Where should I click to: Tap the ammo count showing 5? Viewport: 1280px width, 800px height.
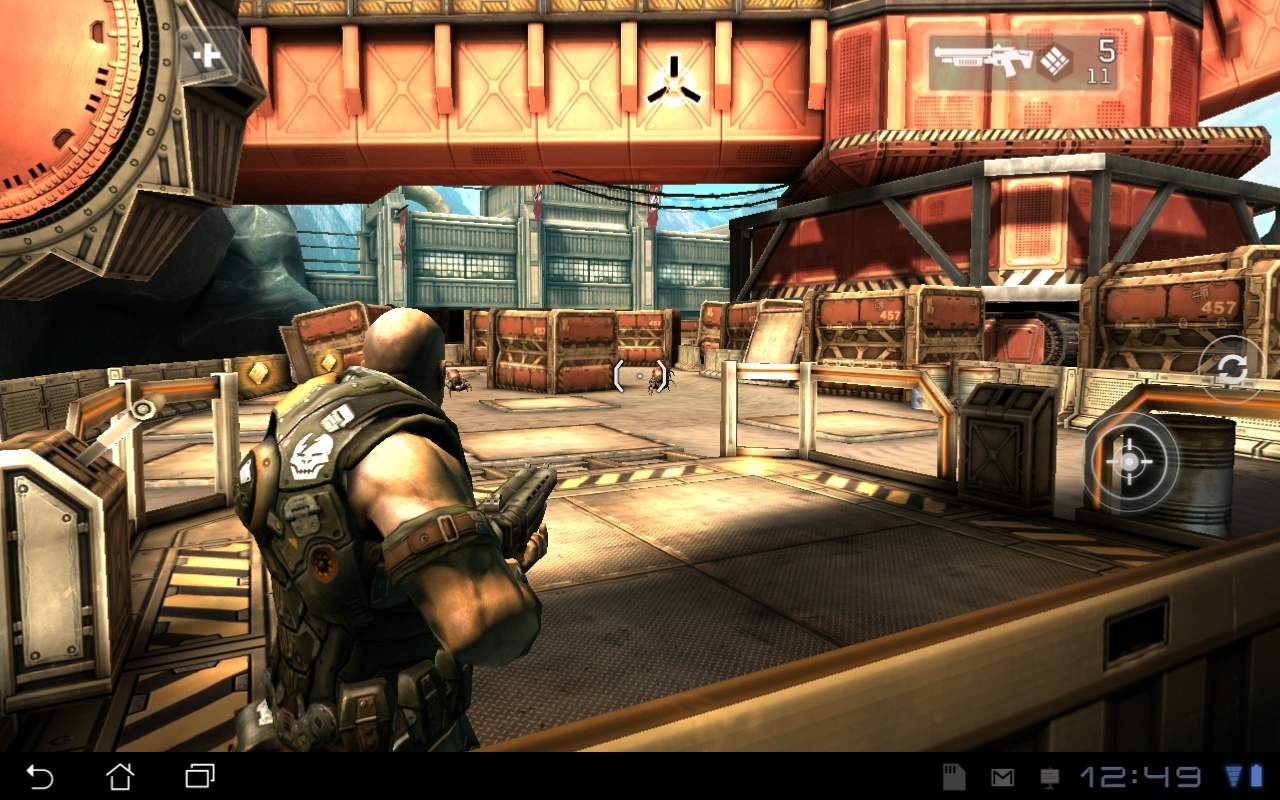[1104, 55]
